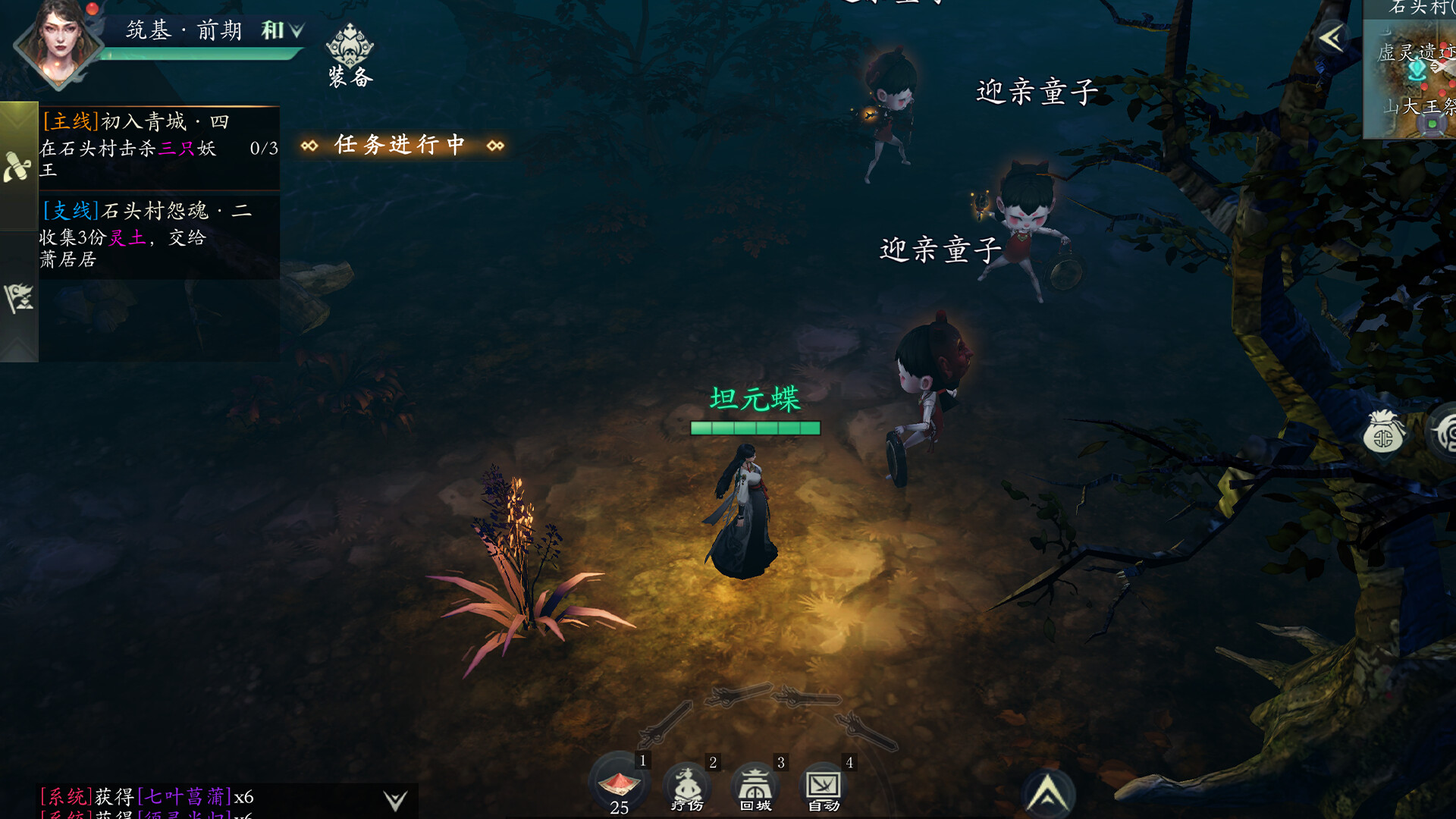Click the 任务进行中 status banner
This screenshot has height=819, width=1456.
click(402, 144)
